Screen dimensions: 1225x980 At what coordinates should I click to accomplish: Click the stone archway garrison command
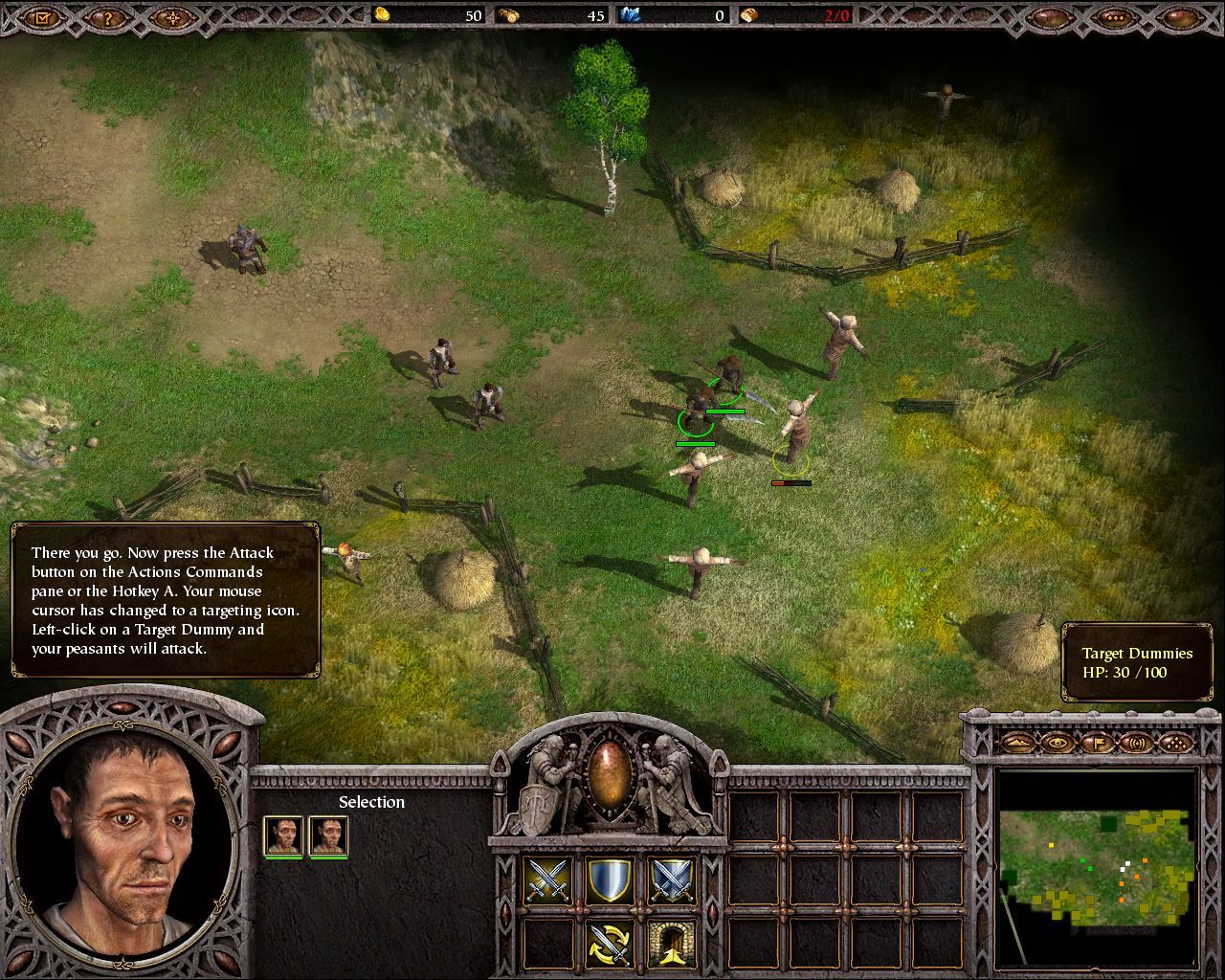(671, 942)
